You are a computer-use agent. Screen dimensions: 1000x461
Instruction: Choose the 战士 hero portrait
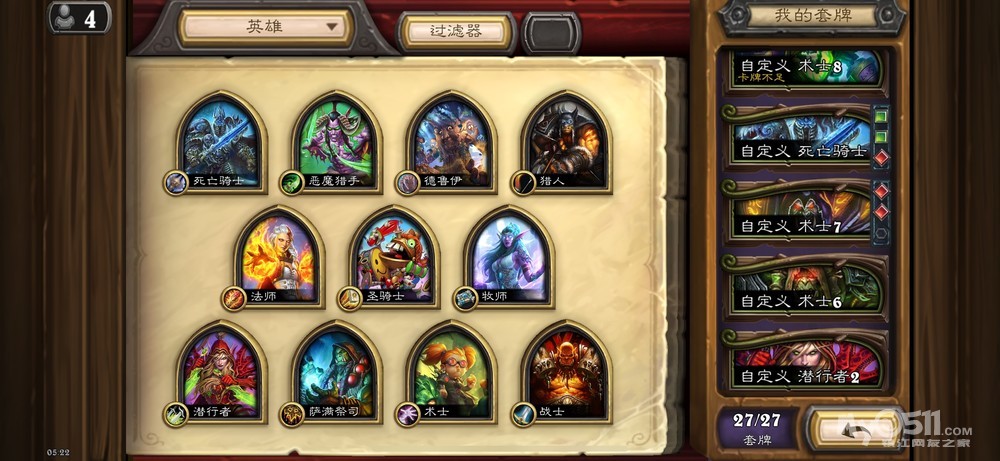566,372
